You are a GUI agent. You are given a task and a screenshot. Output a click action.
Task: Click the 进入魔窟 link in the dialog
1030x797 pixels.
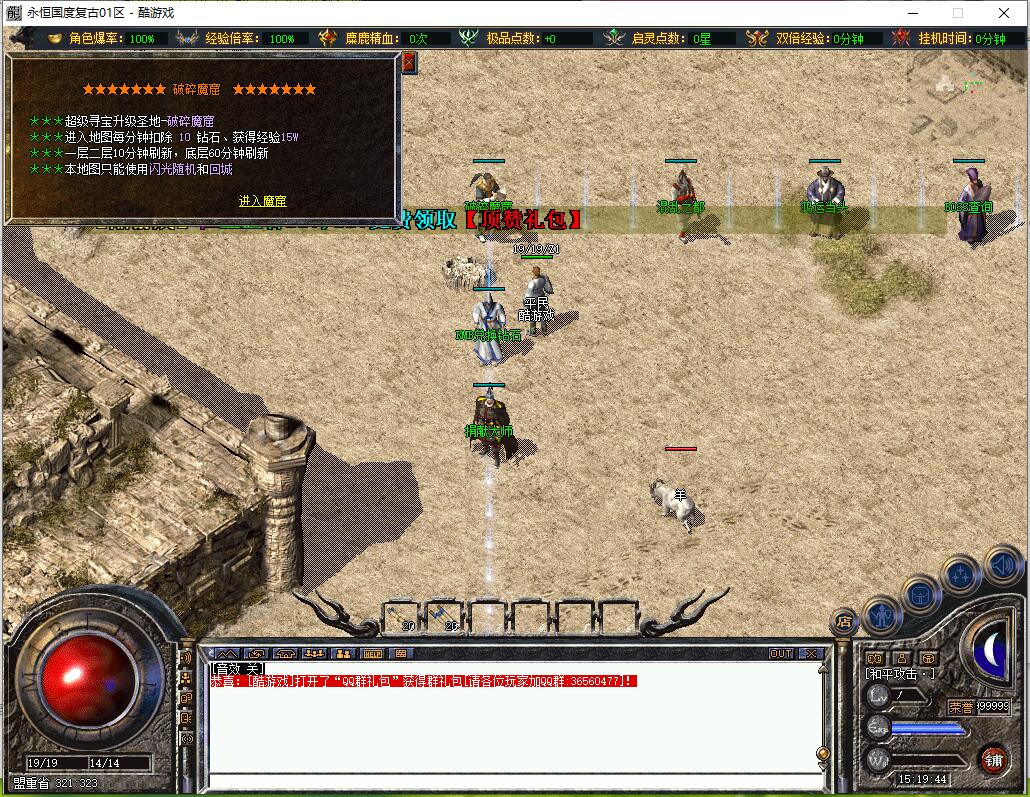click(262, 201)
